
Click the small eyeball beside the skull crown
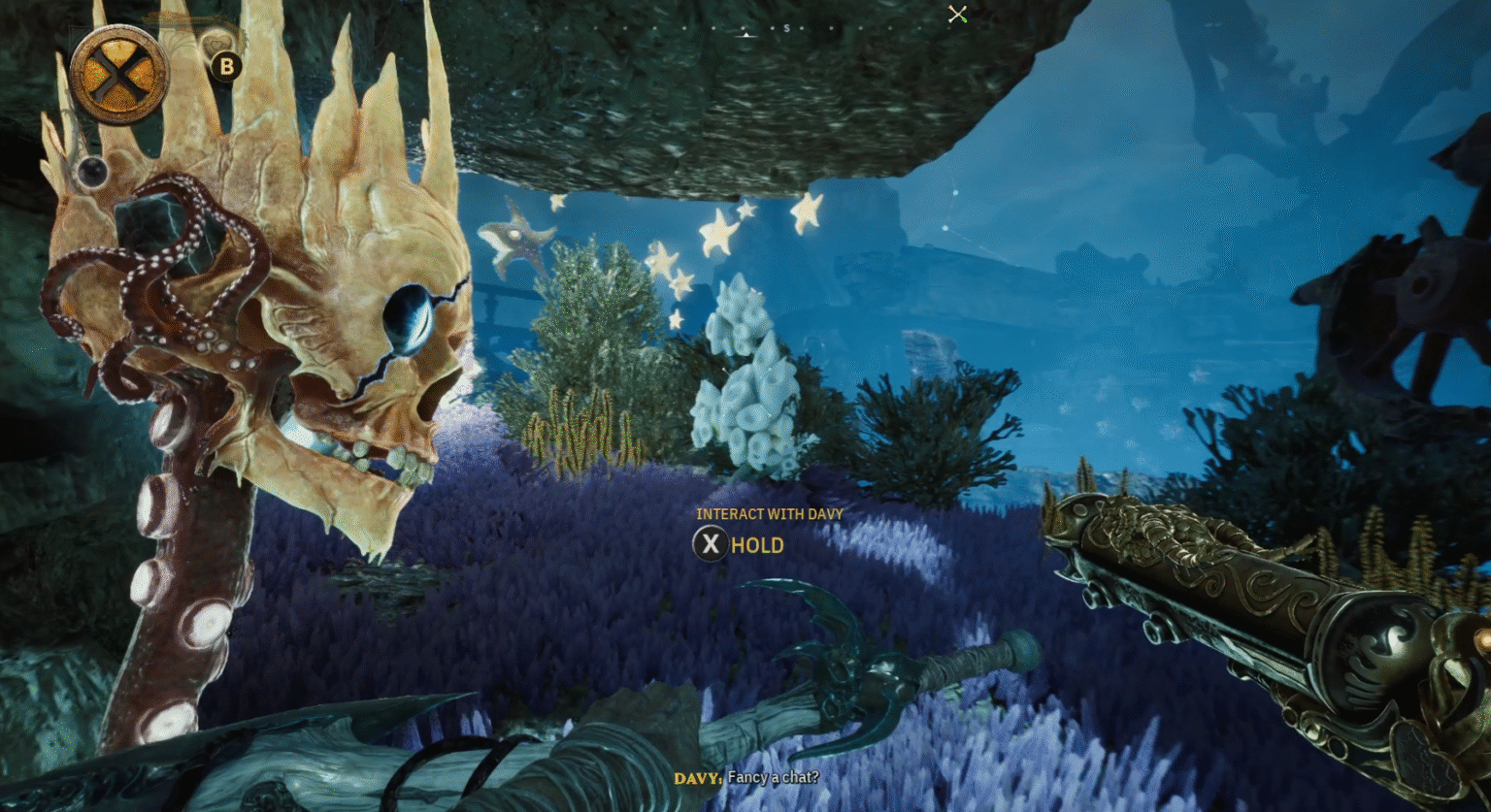pyautogui.click(x=91, y=171)
